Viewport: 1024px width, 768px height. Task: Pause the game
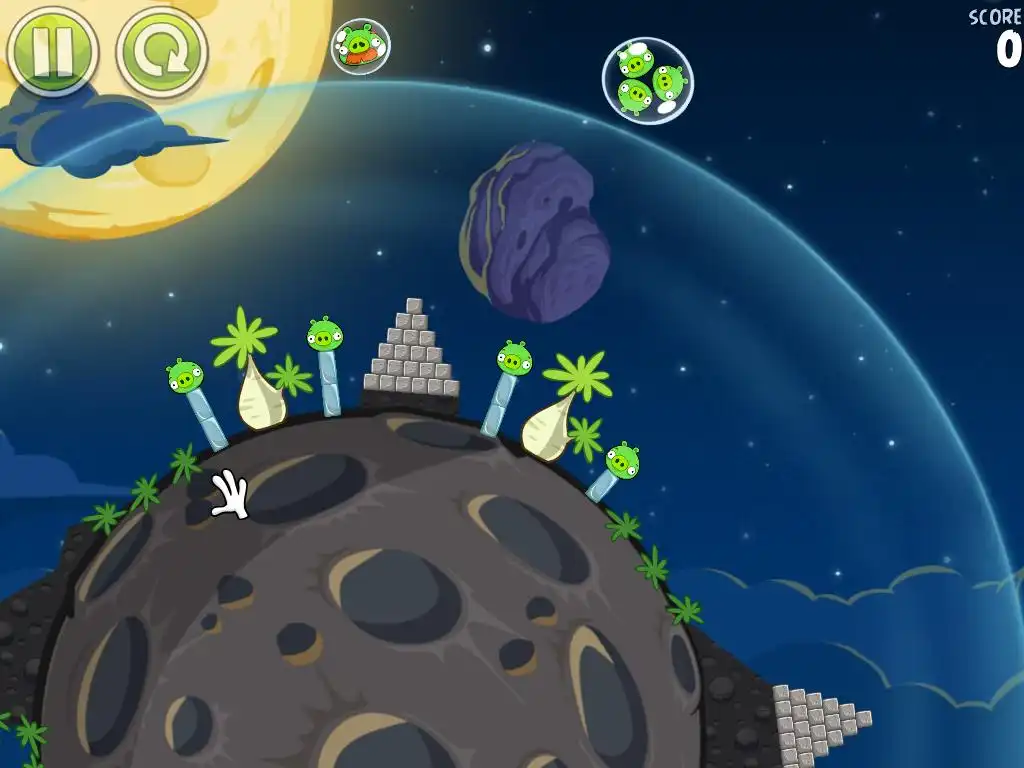[x=52, y=51]
